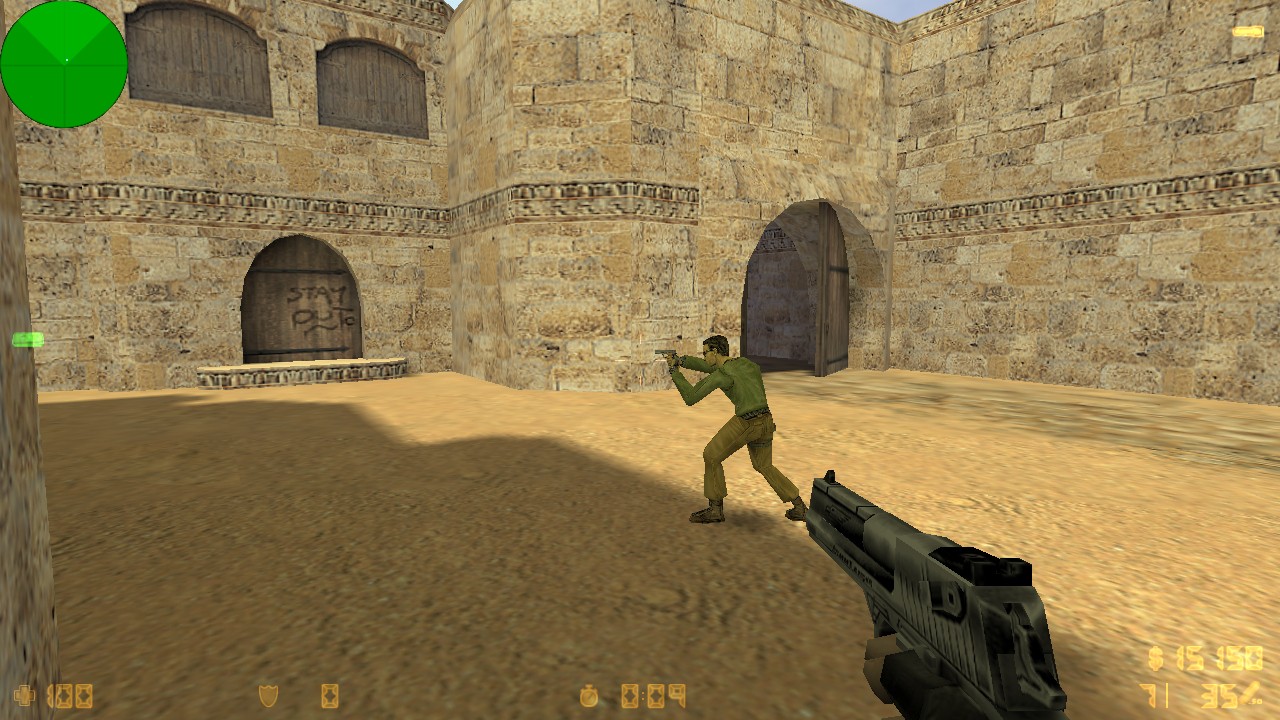This screenshot has height=720, width=1280.
Task: Click the flag icon right of the timer
Action: click(676, 694)
